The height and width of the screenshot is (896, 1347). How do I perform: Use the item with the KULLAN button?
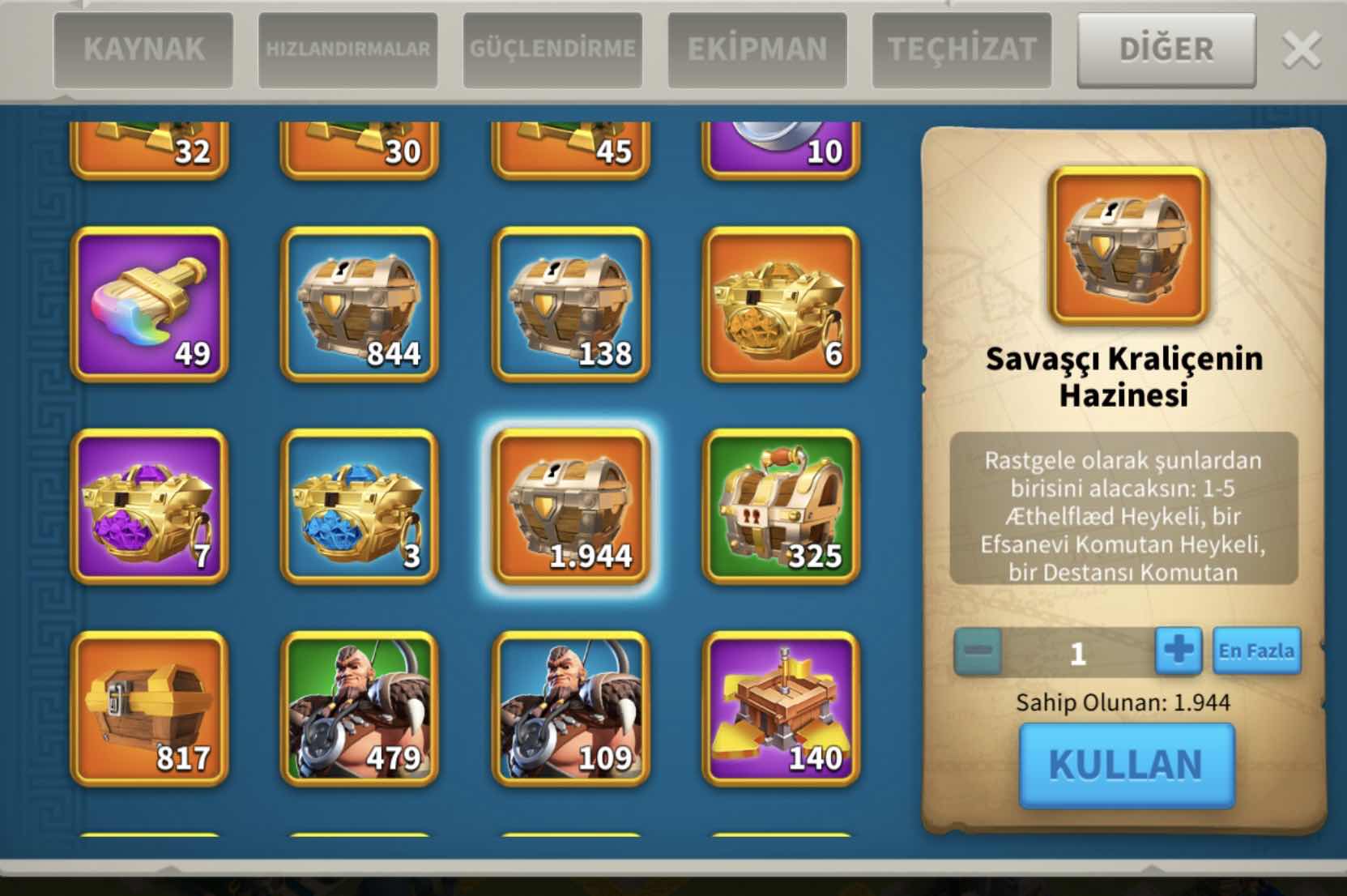point(1126,765)
